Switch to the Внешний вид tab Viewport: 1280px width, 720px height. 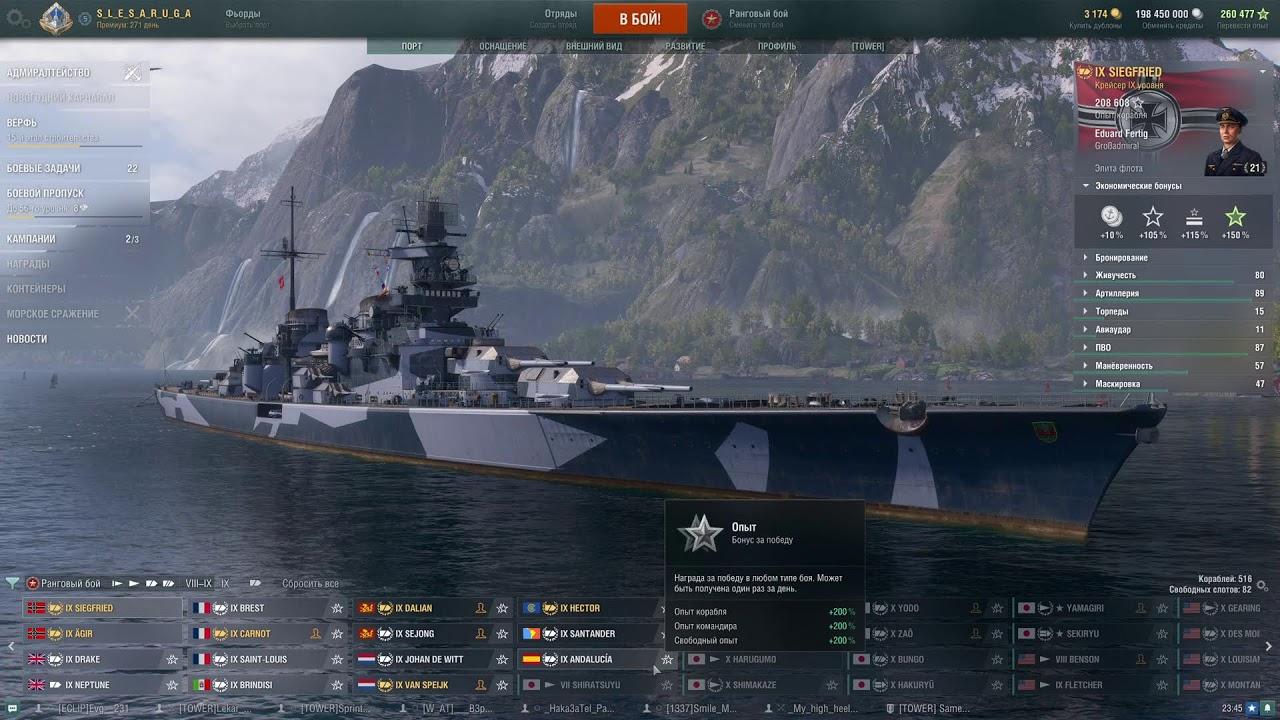[594, 47]
